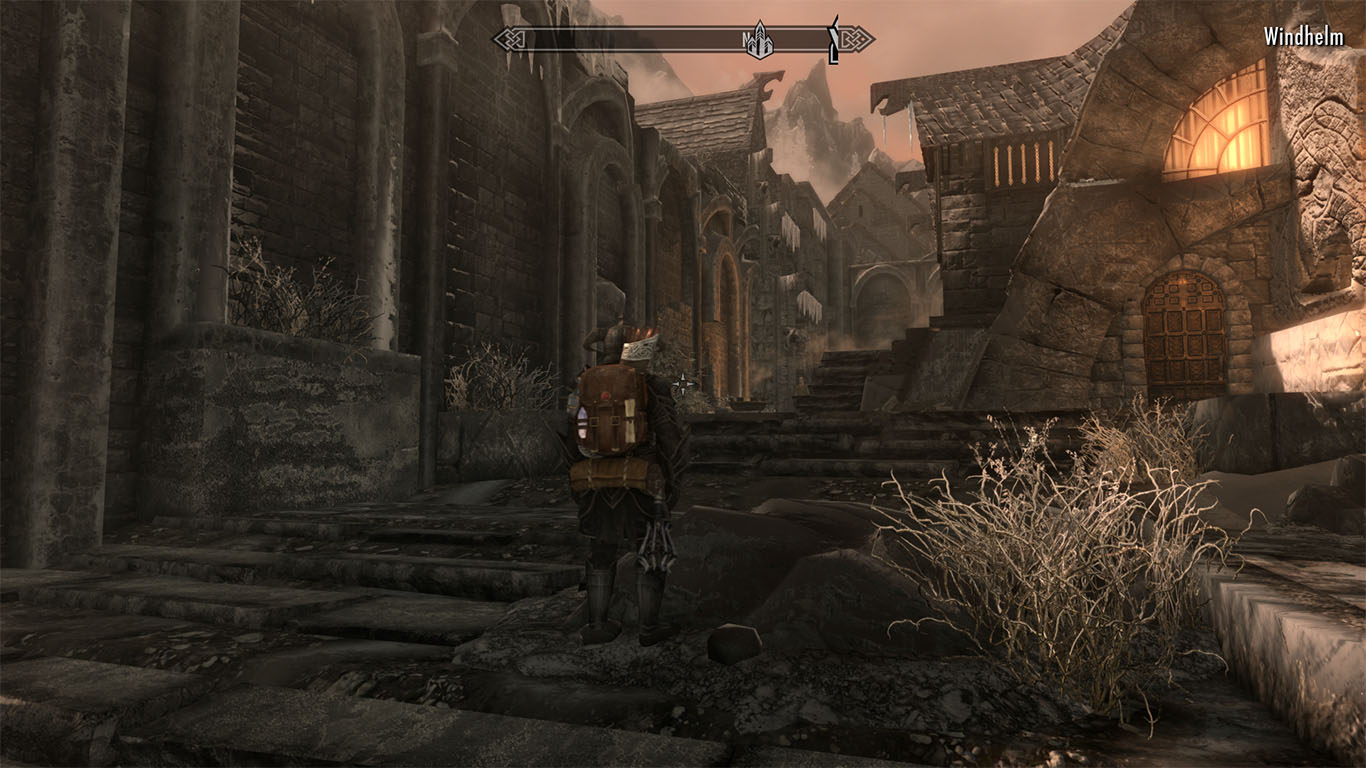Select the N north marker on the compass
Screen dimensions: 1366x768
(x=746, y=42)
